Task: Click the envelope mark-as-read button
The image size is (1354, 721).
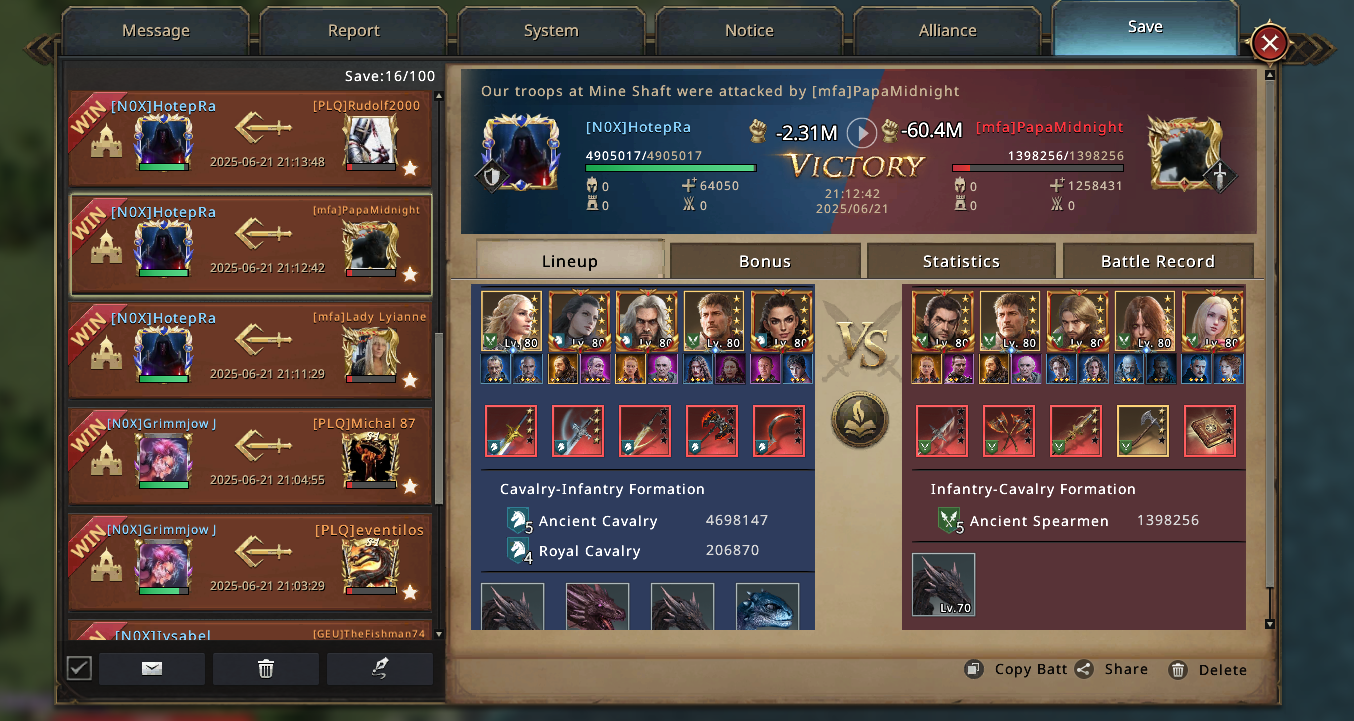Action: 152,669
